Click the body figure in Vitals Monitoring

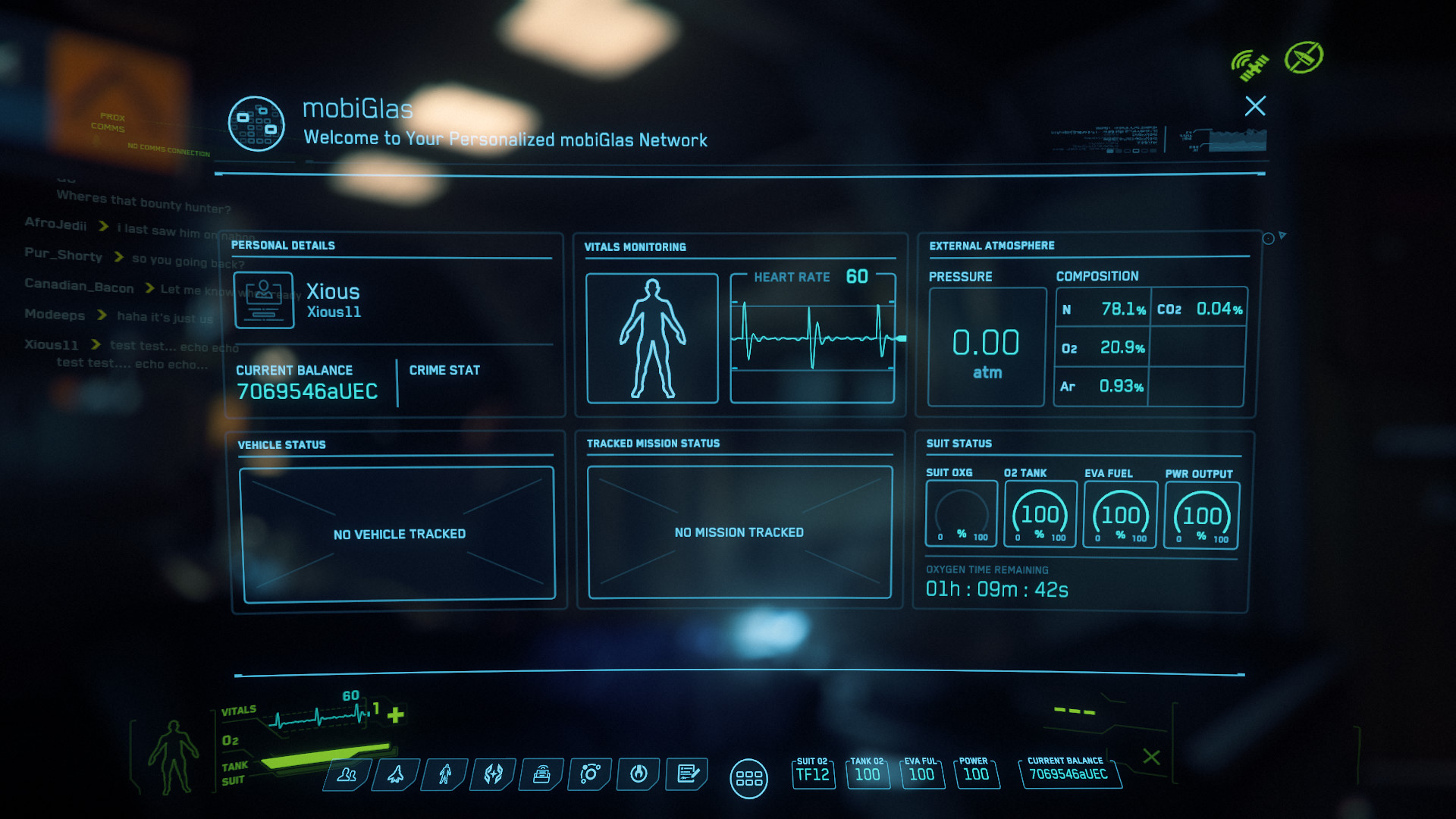[x=652, y=338]
